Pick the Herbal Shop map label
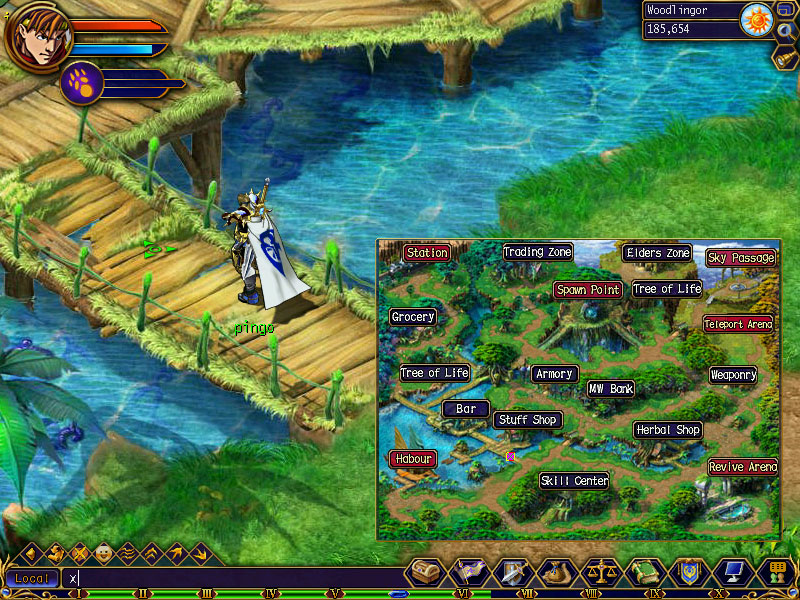The image size is (800, 600). [668, 430]
